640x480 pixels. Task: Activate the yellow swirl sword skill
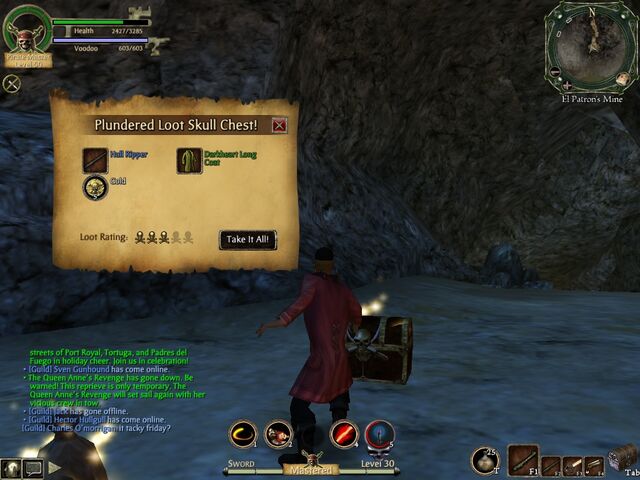coord(243,433)
